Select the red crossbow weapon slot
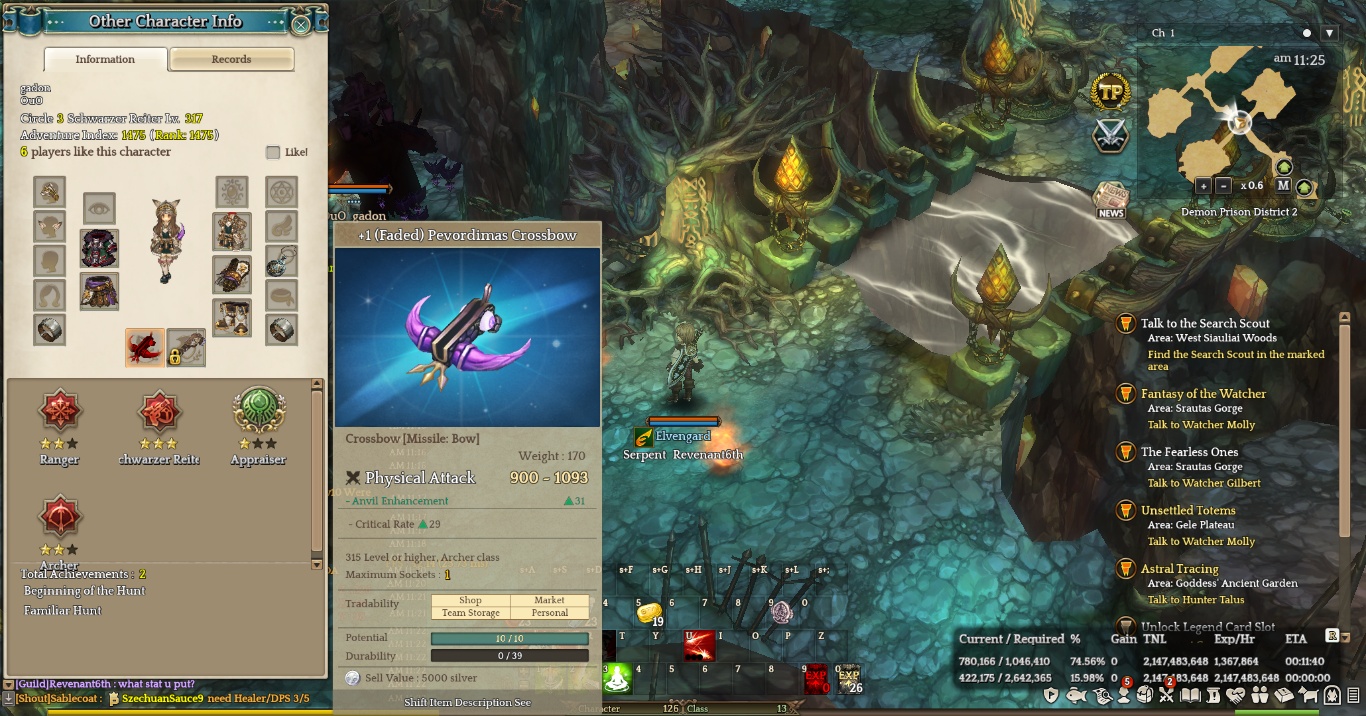The height and width of the screenshot is (716, 1366). 145,347
